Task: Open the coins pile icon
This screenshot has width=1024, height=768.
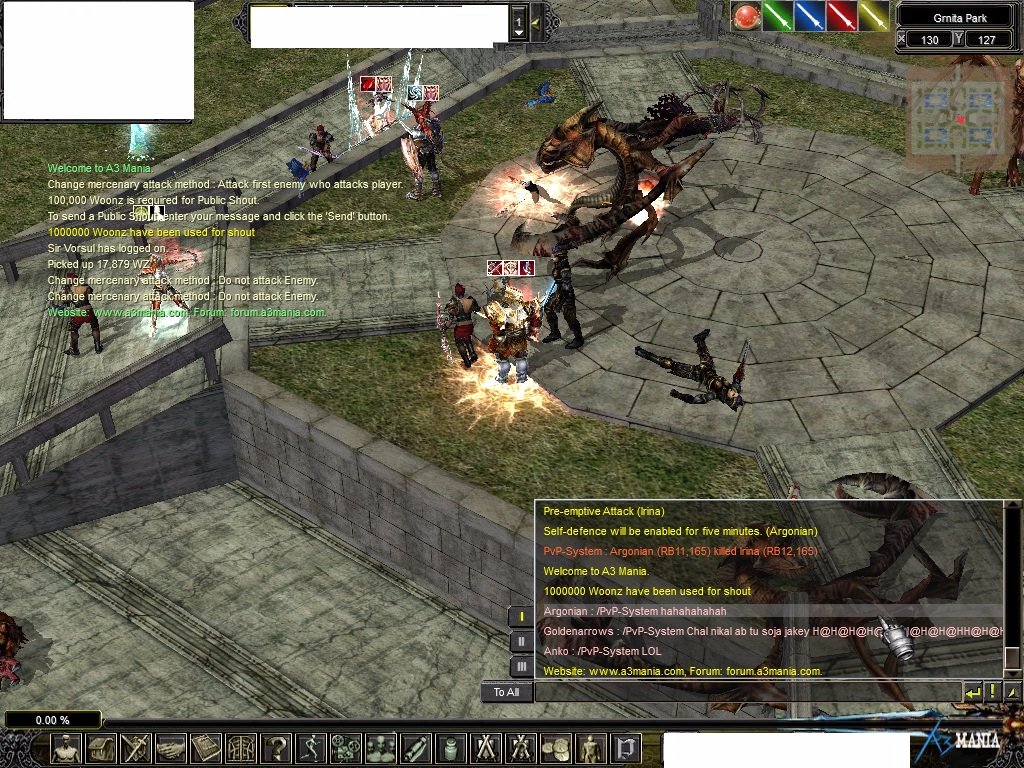Action: (x=556, y=747)
